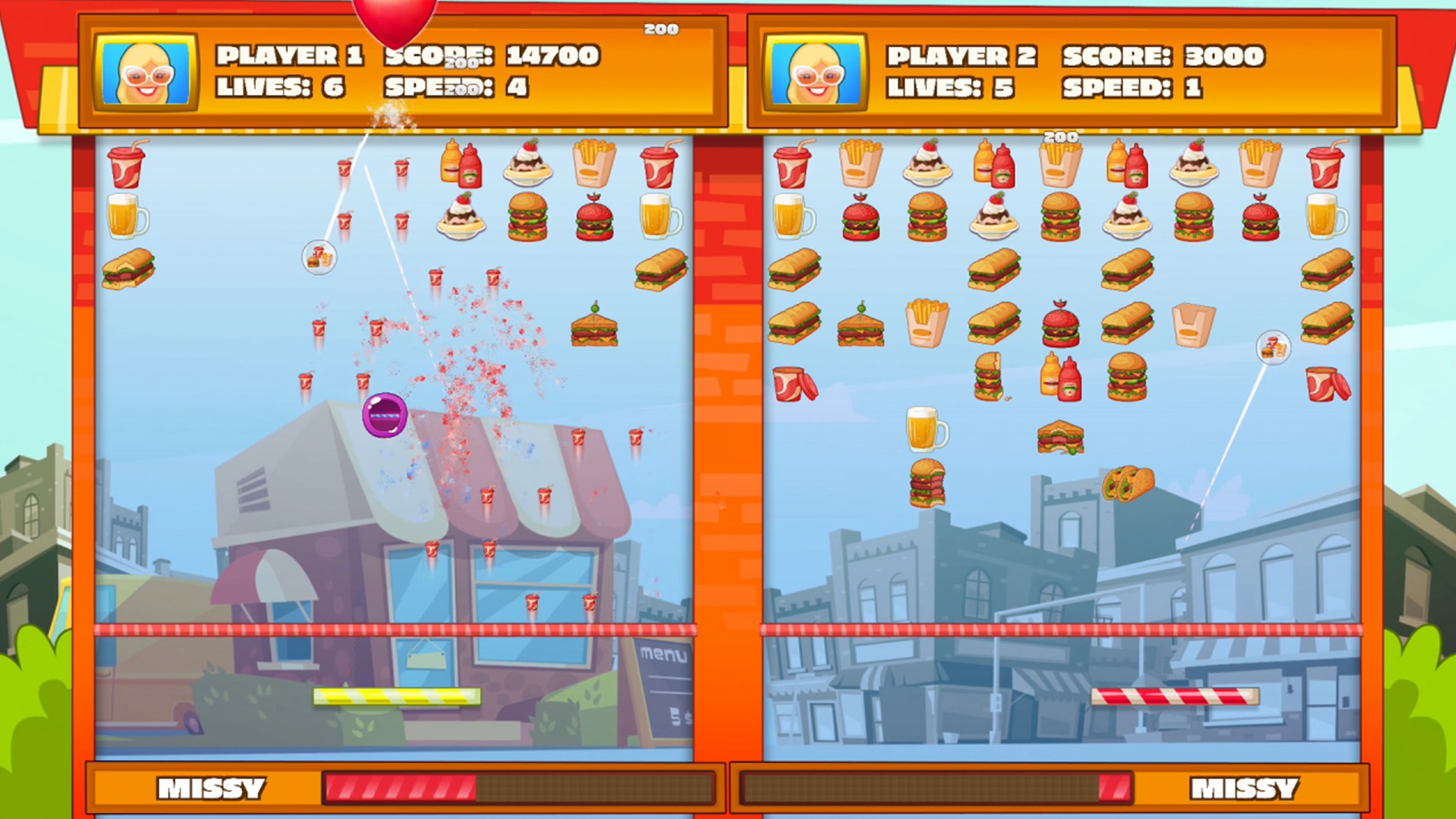The height and width of the screenshot is (819, 1456).
Task: Click the soda cup brick at Player 1's top-left corner
Action: tap(127, 167)
